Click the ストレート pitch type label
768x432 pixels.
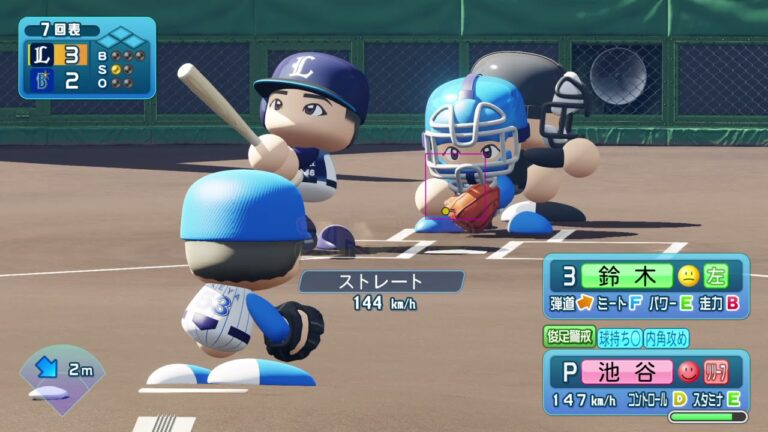pos(381,282)
